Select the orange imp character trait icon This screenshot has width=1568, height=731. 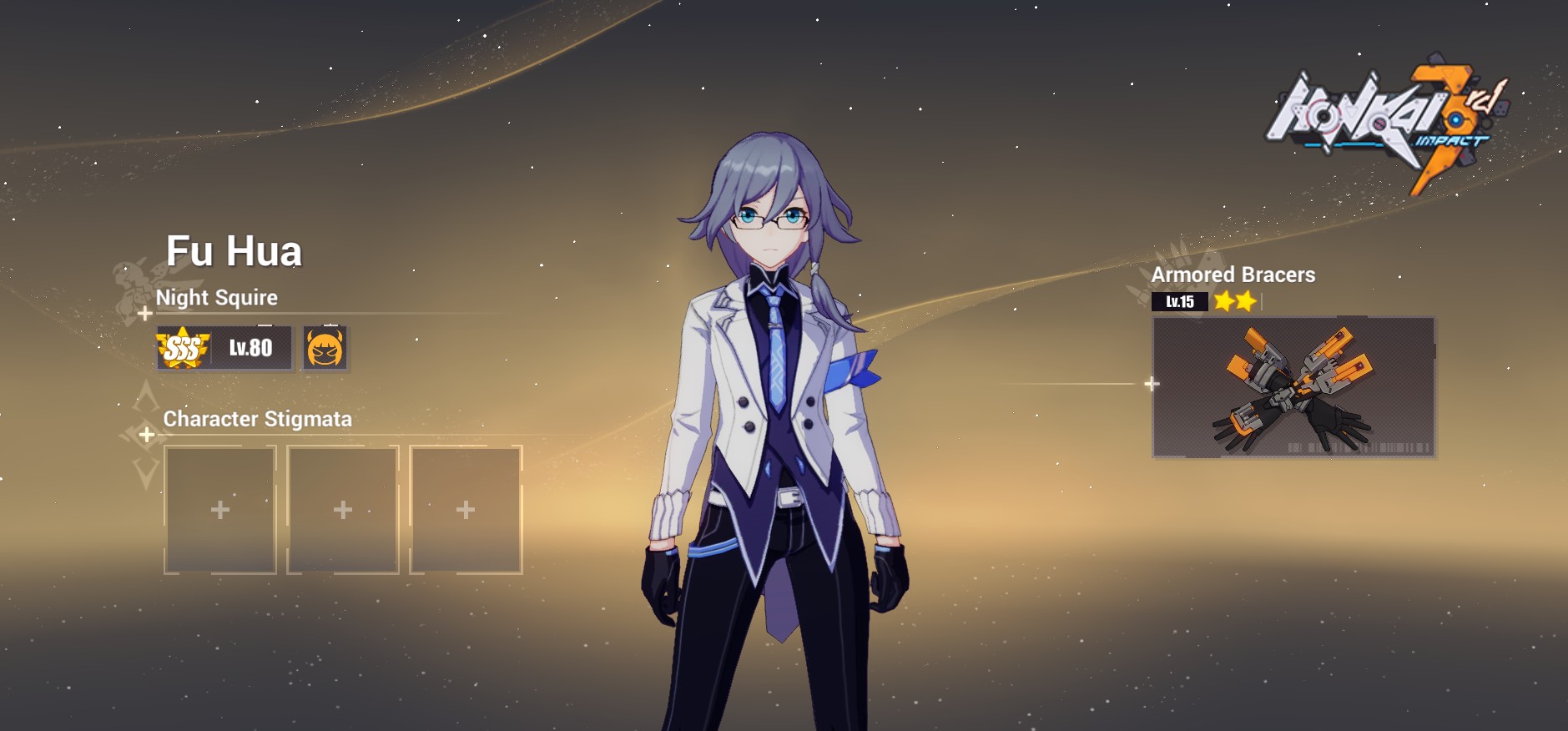(324, 347)
